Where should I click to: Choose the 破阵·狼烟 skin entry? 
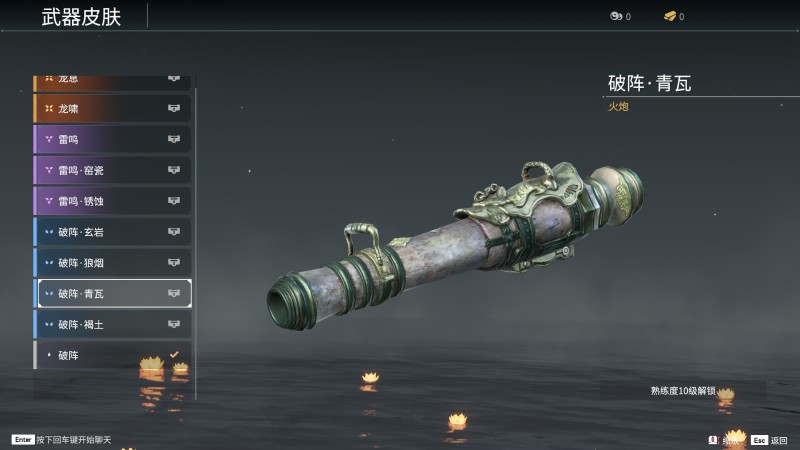pos(112,263)
